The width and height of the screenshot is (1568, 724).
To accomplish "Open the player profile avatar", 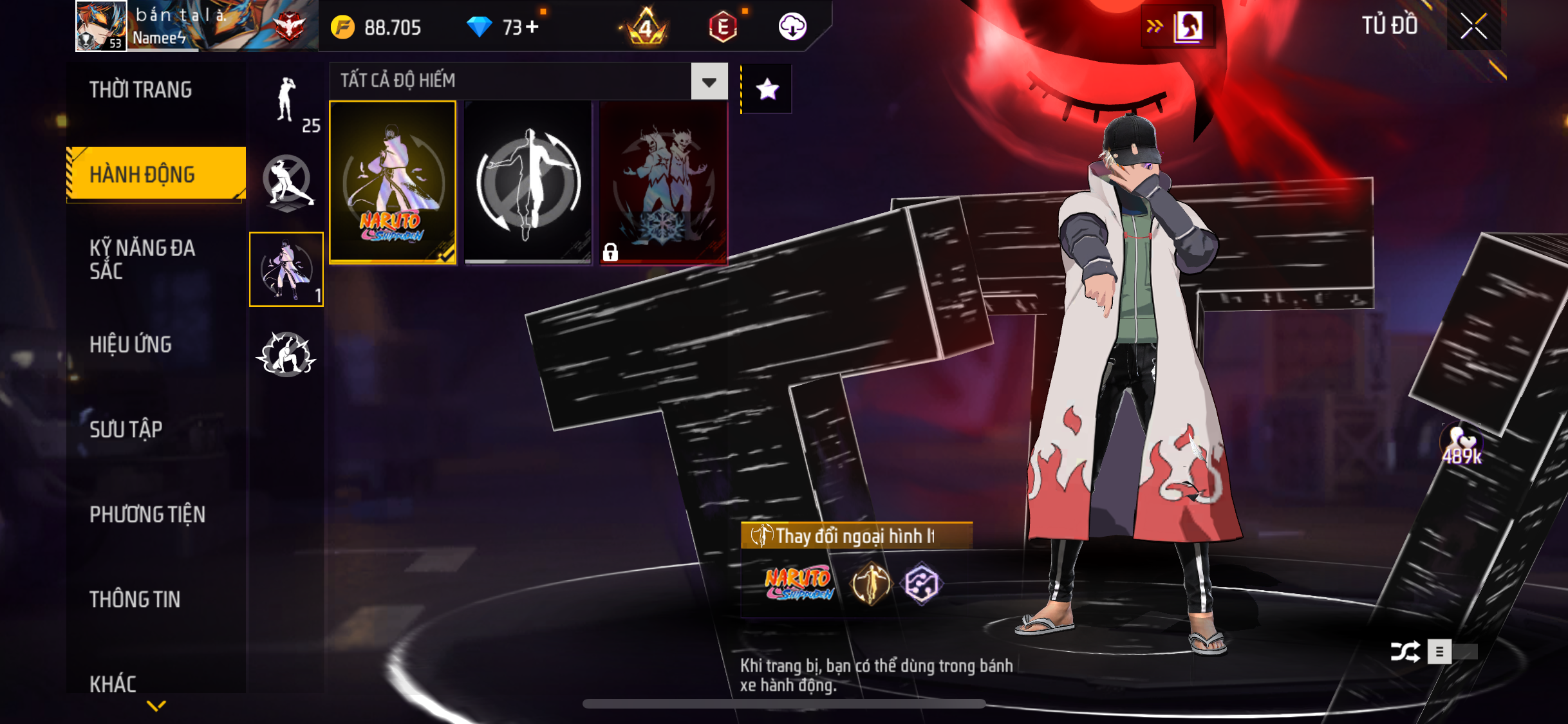I will tap(100, 26).
